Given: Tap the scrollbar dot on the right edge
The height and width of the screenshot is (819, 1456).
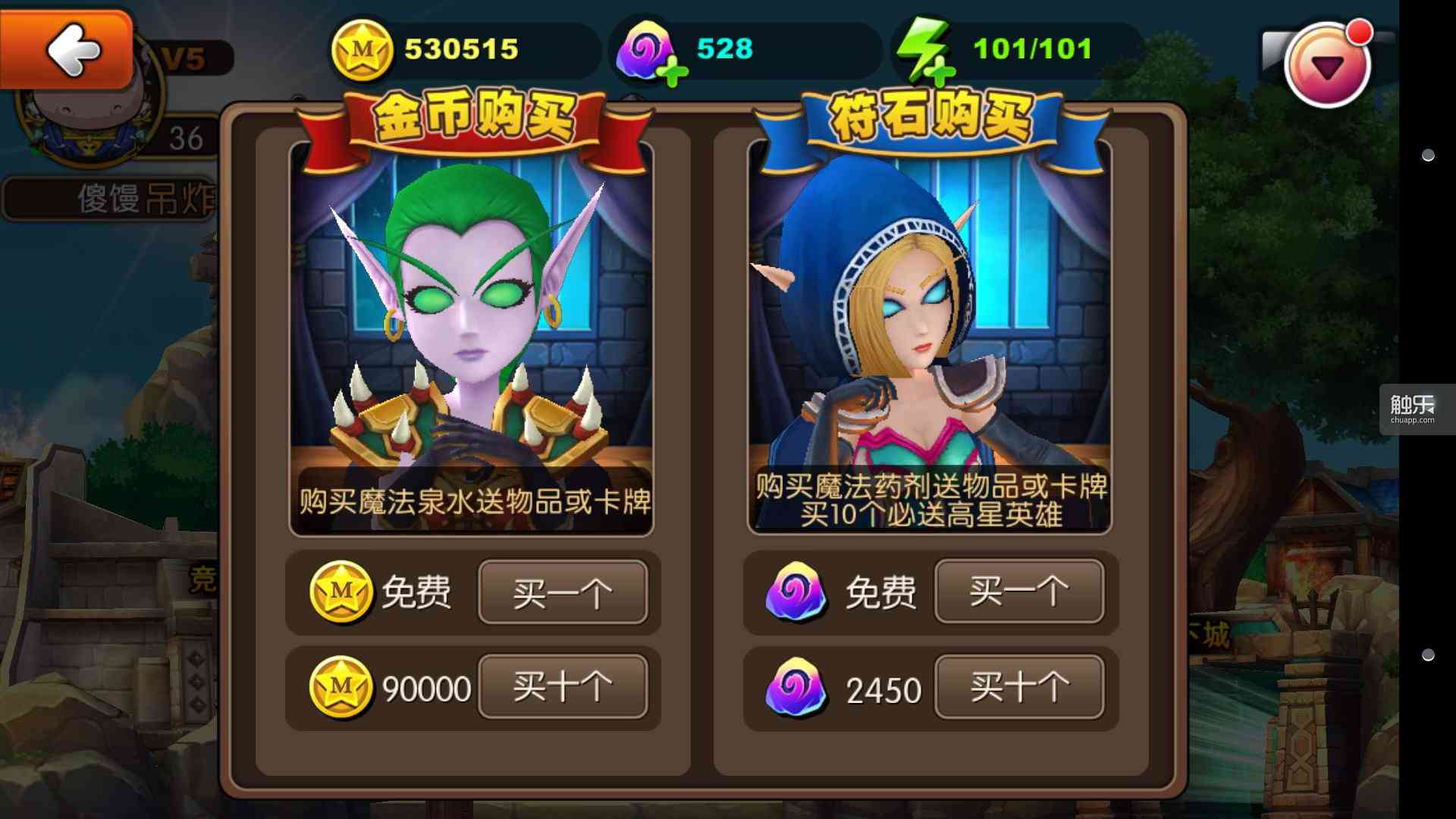Looking at the screenshot, I should click(x=1429, y=155).
